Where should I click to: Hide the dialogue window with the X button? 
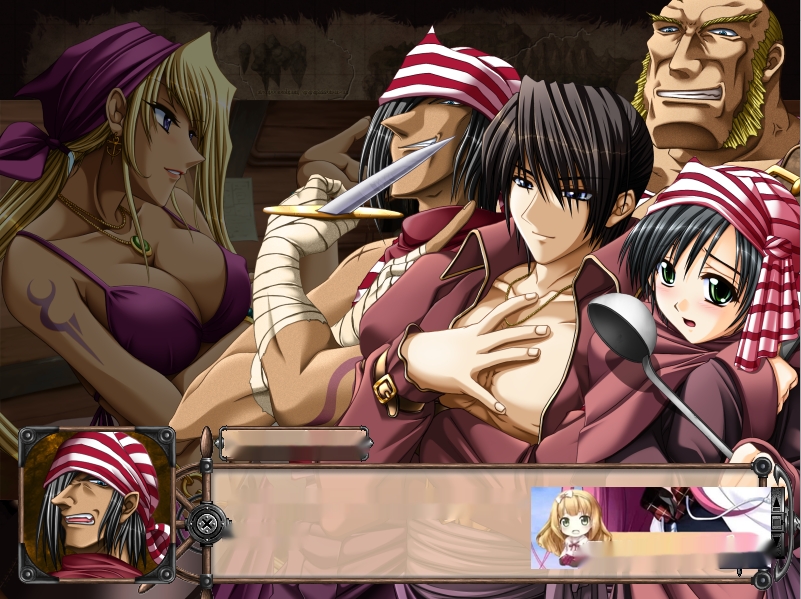pos(206,522)
